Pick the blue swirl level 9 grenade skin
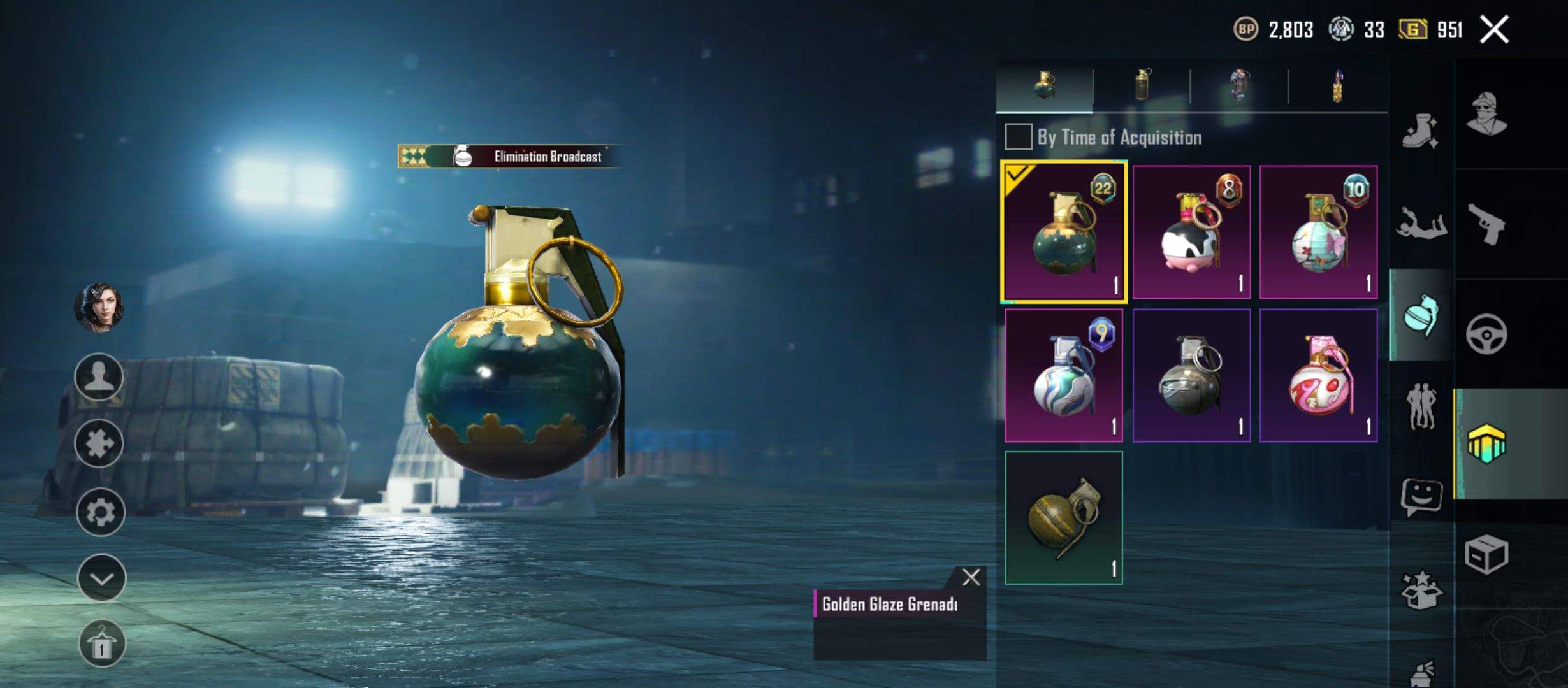Viewport: 1568px width, 688px height. 1063,376
